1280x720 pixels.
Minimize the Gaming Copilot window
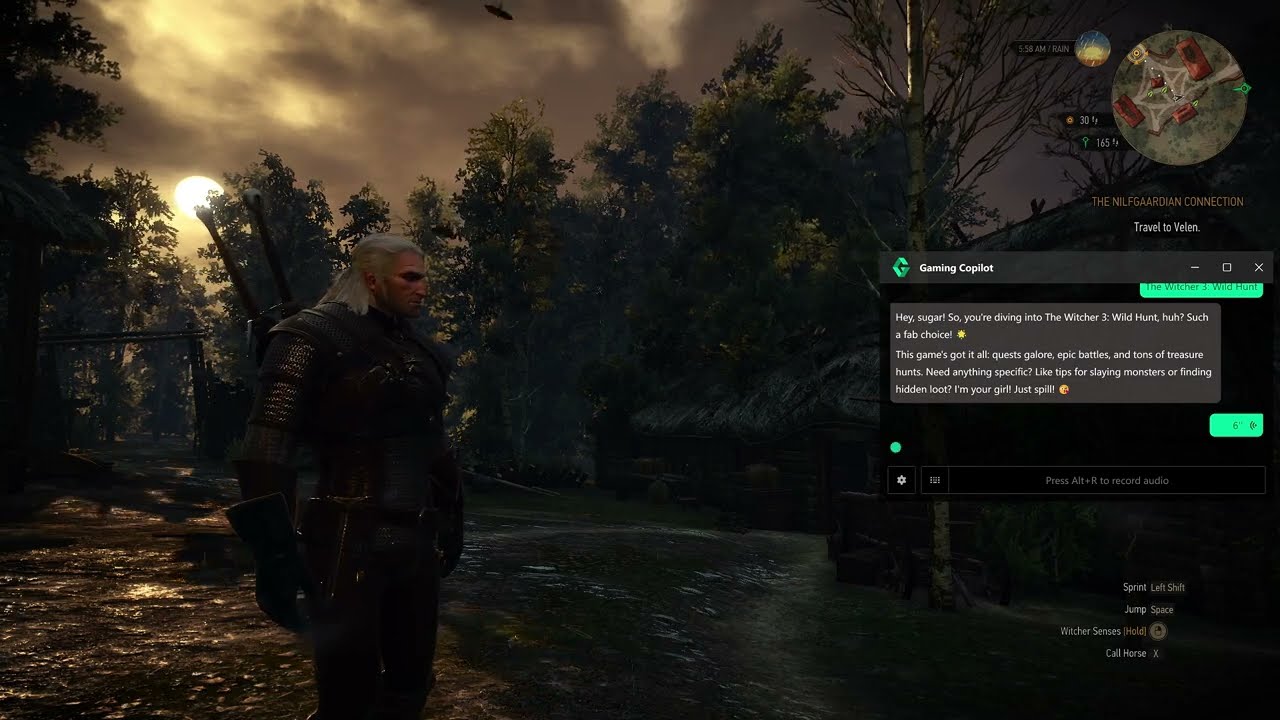[x=1196, y=268]
